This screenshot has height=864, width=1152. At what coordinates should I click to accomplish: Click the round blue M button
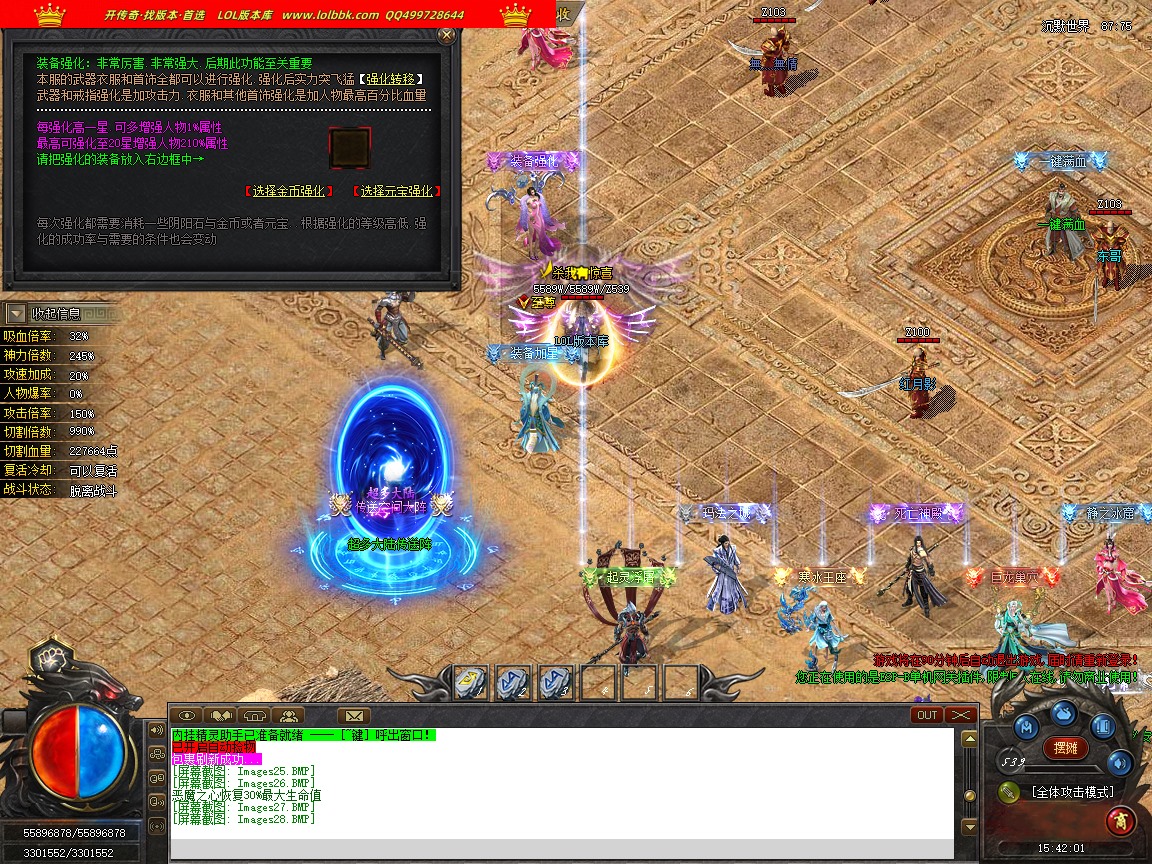pos(1025,726)
